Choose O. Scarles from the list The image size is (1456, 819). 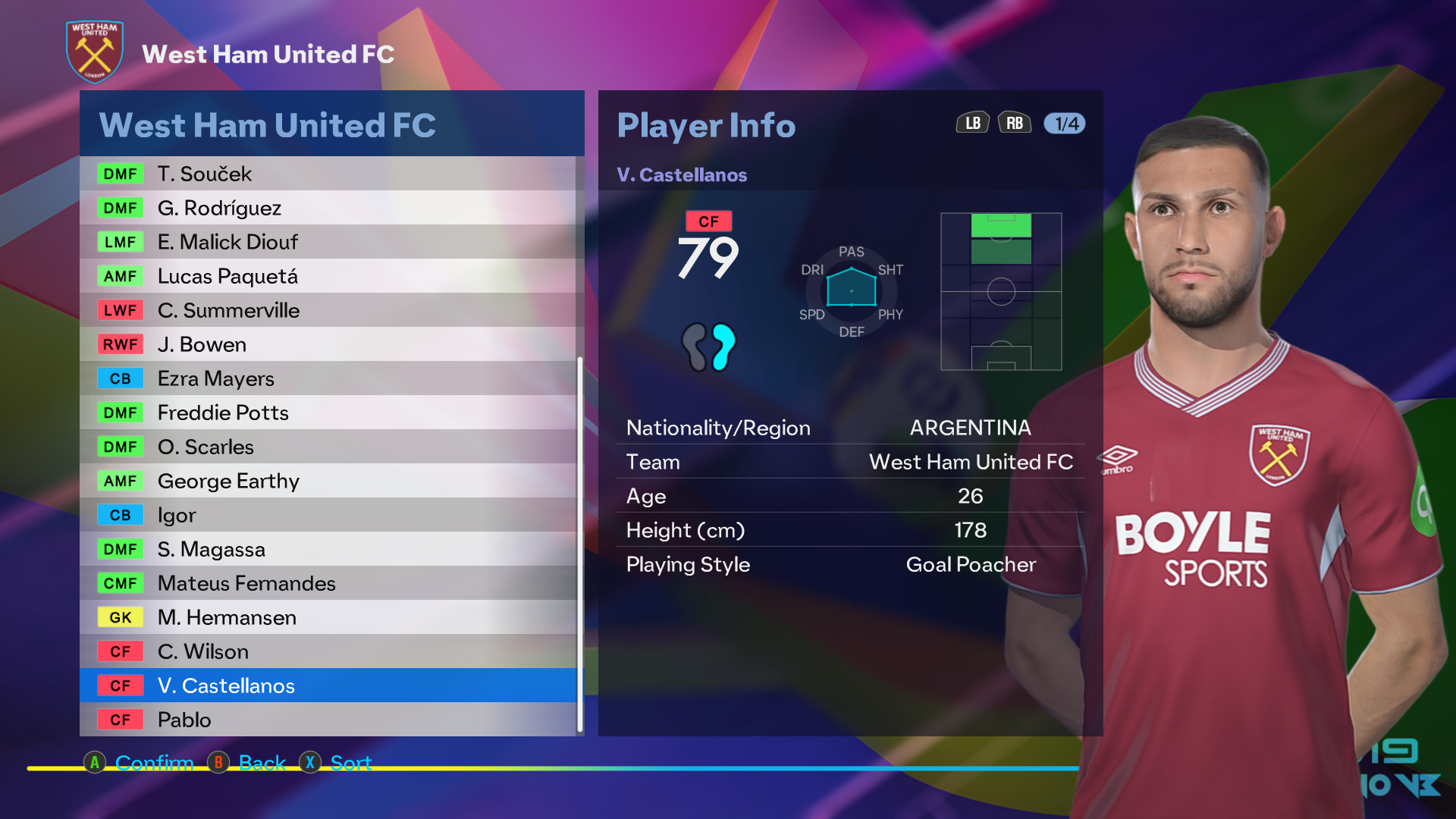(x=328, y=447)
